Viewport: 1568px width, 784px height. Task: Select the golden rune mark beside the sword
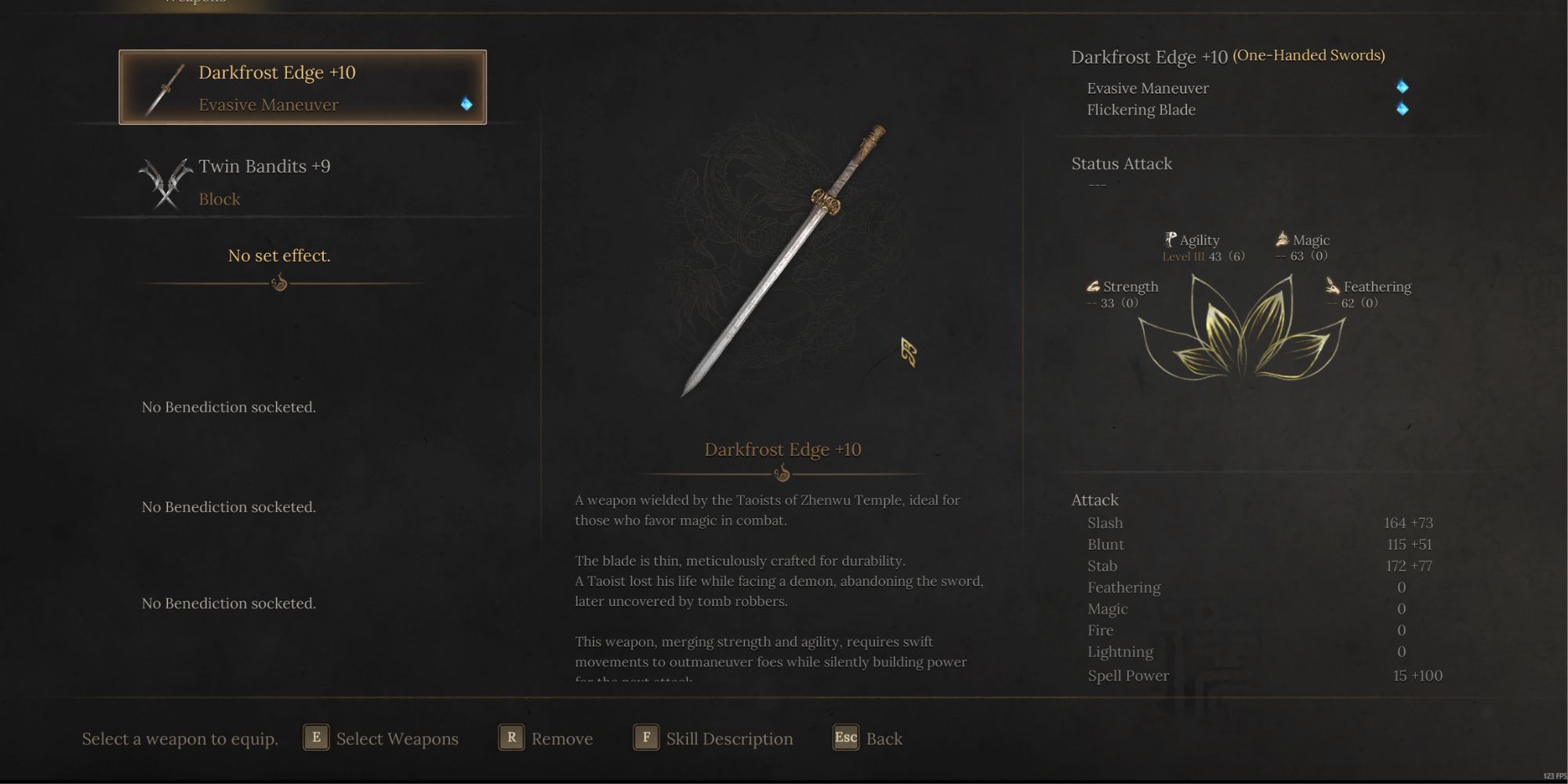coord(909,351)
